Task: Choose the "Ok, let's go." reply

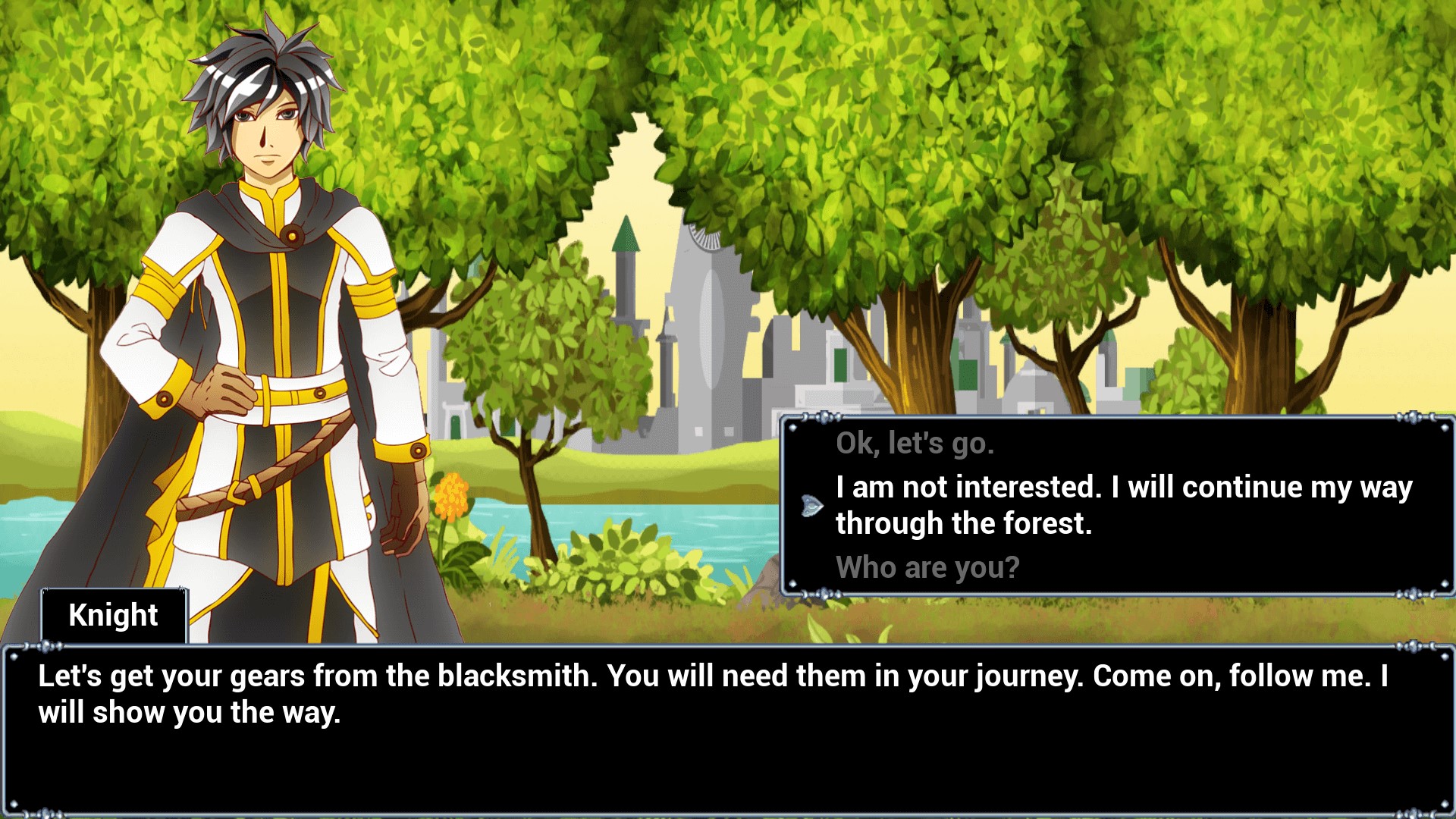Action: (x=915, y=444)
